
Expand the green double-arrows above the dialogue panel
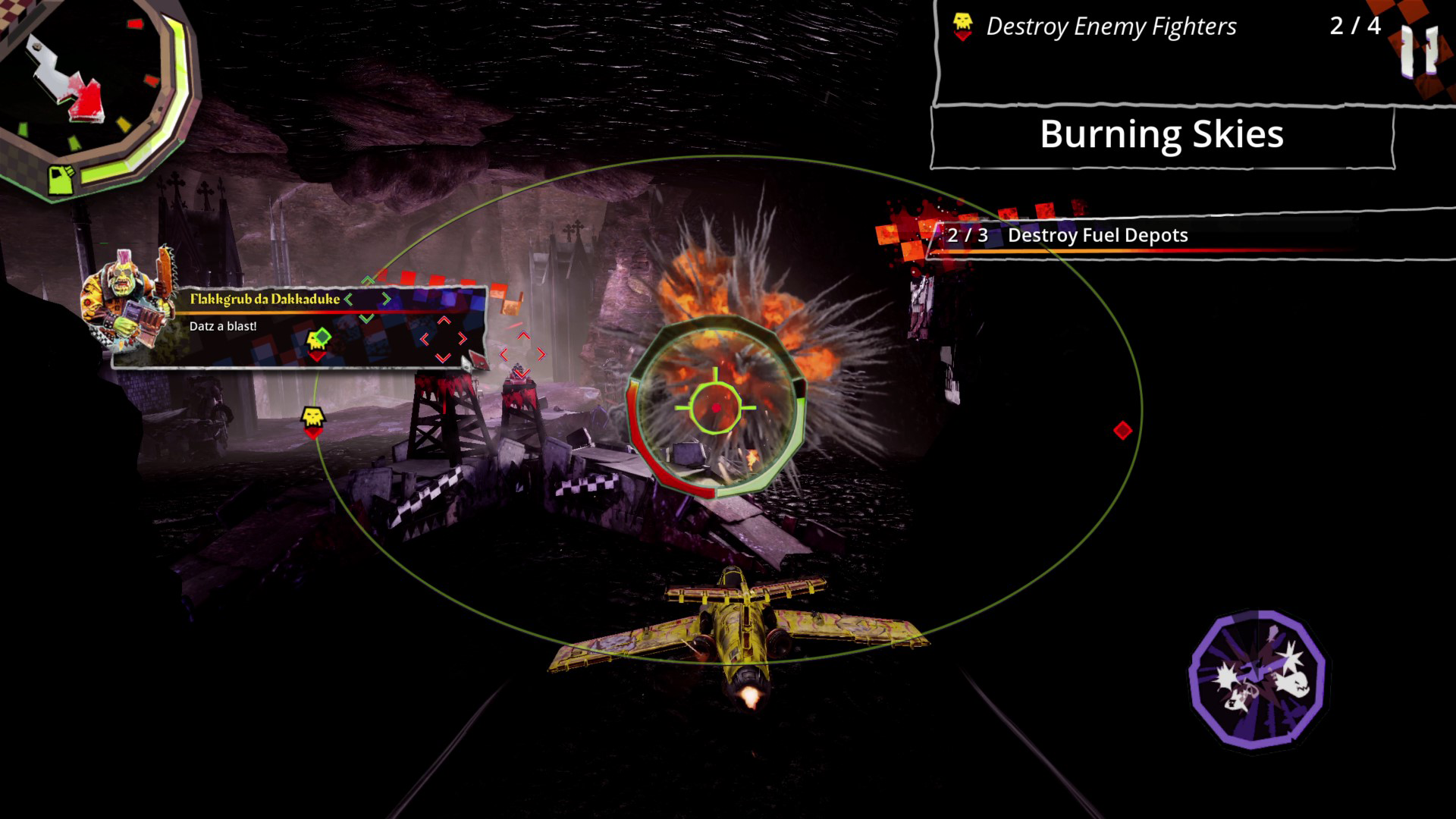367,279
